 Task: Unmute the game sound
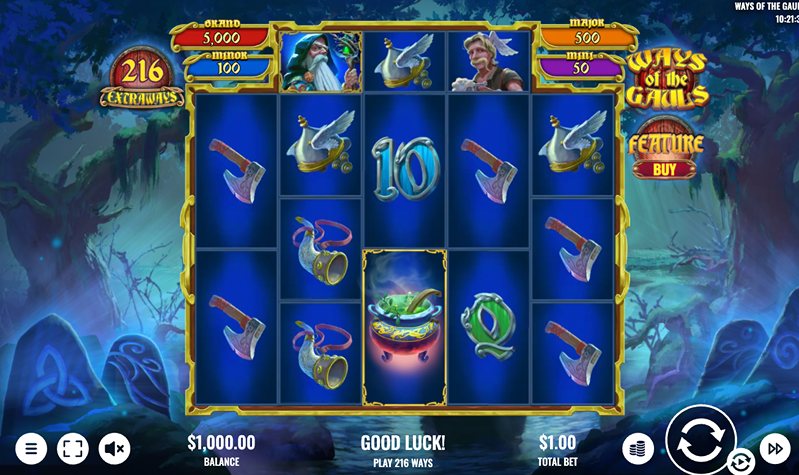coord(115,448)
